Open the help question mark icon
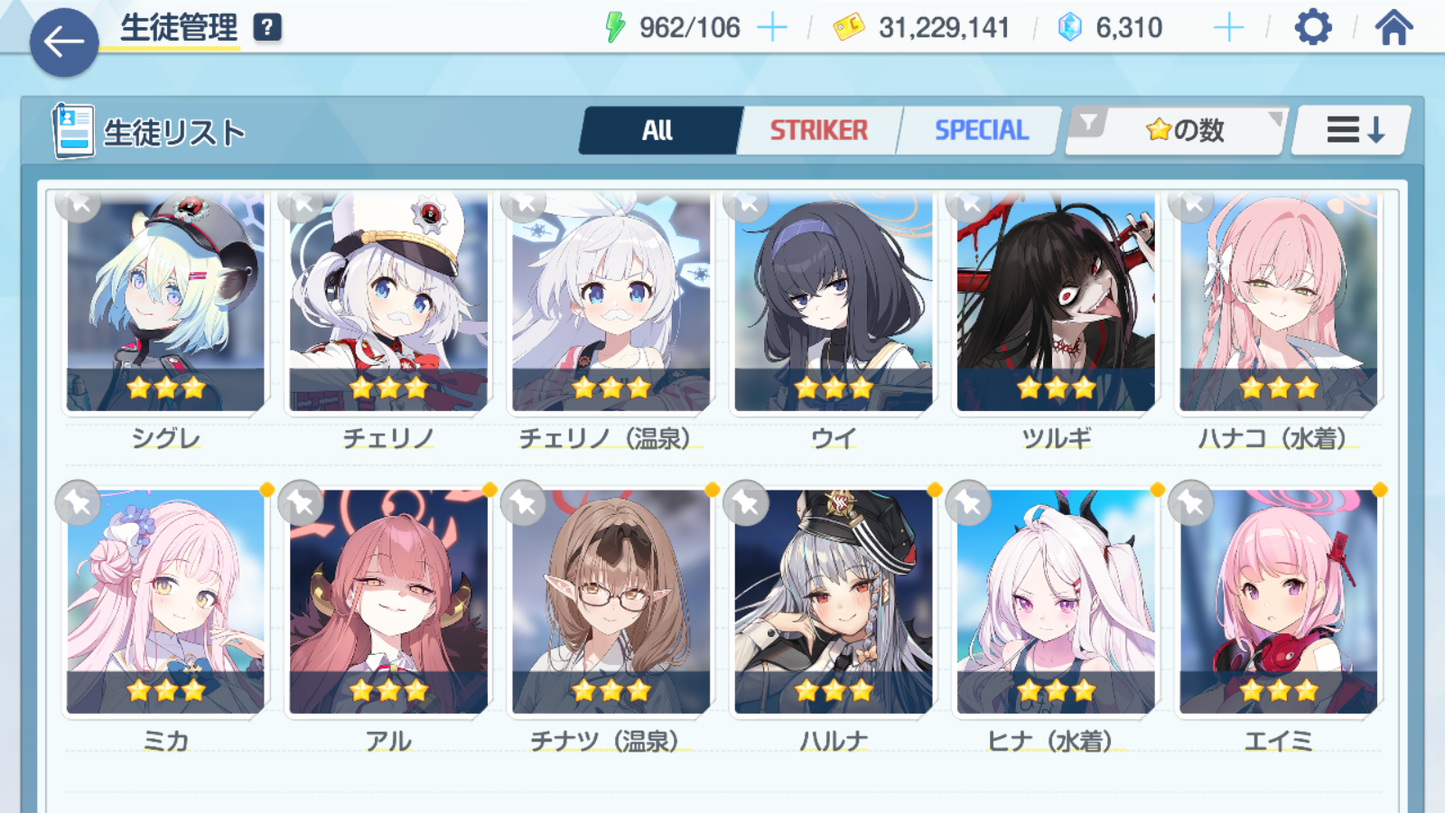The height and width of the screenshot is (813, 1445). coord(267,27)
